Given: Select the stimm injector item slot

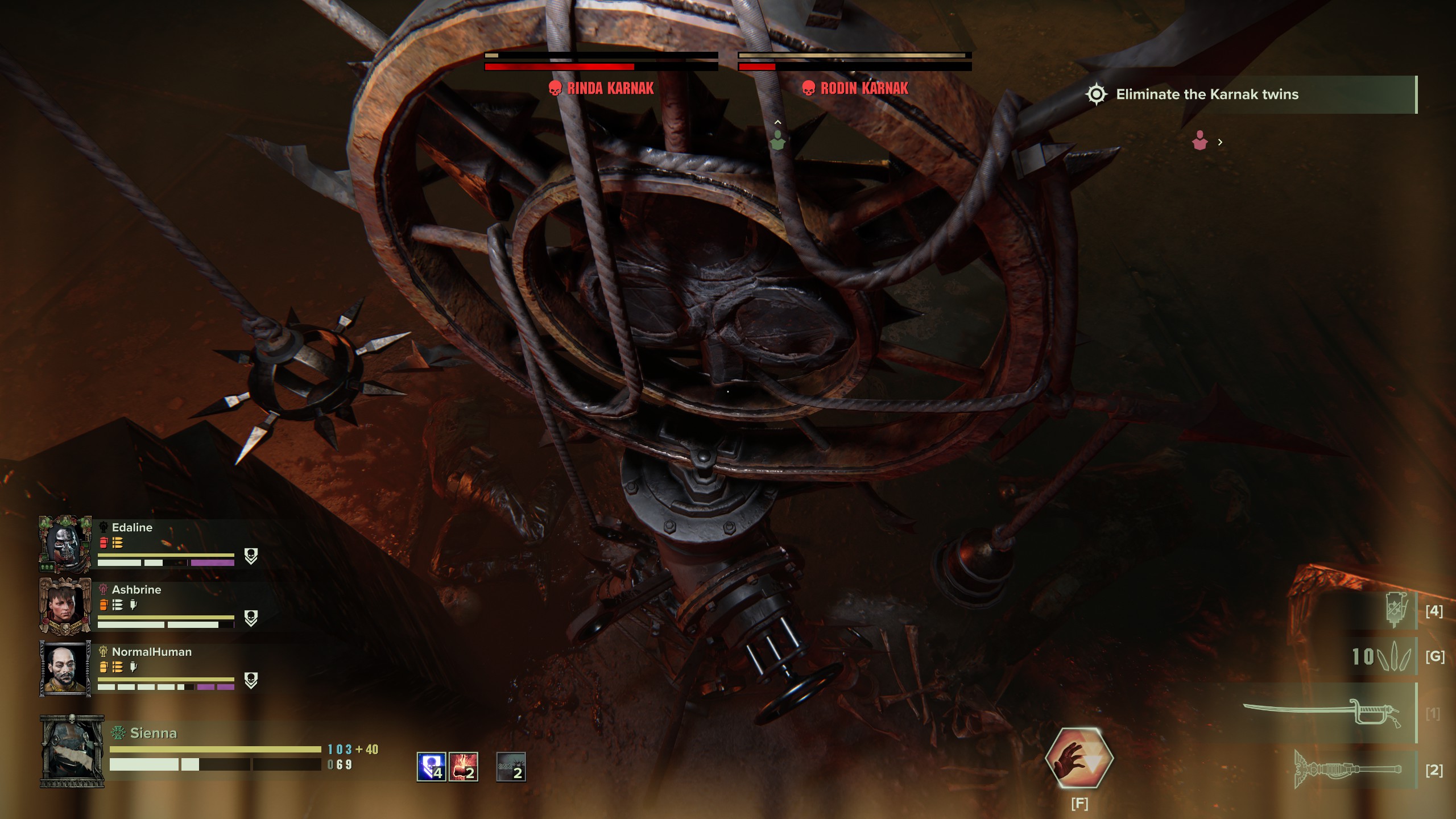Looking at the screenshot, I should (1395, 610).
